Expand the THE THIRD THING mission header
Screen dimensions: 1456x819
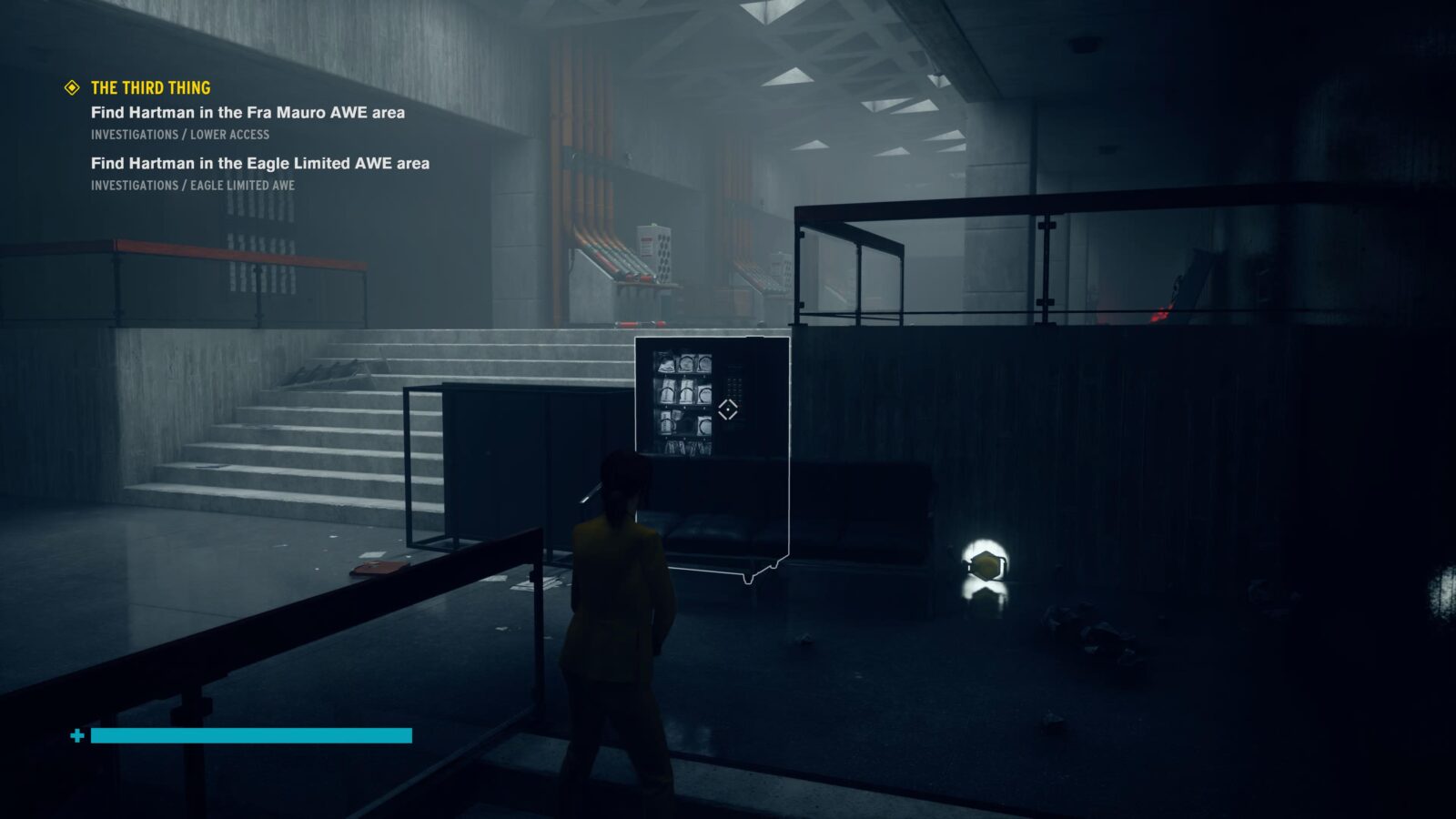[x=150, y=88]
